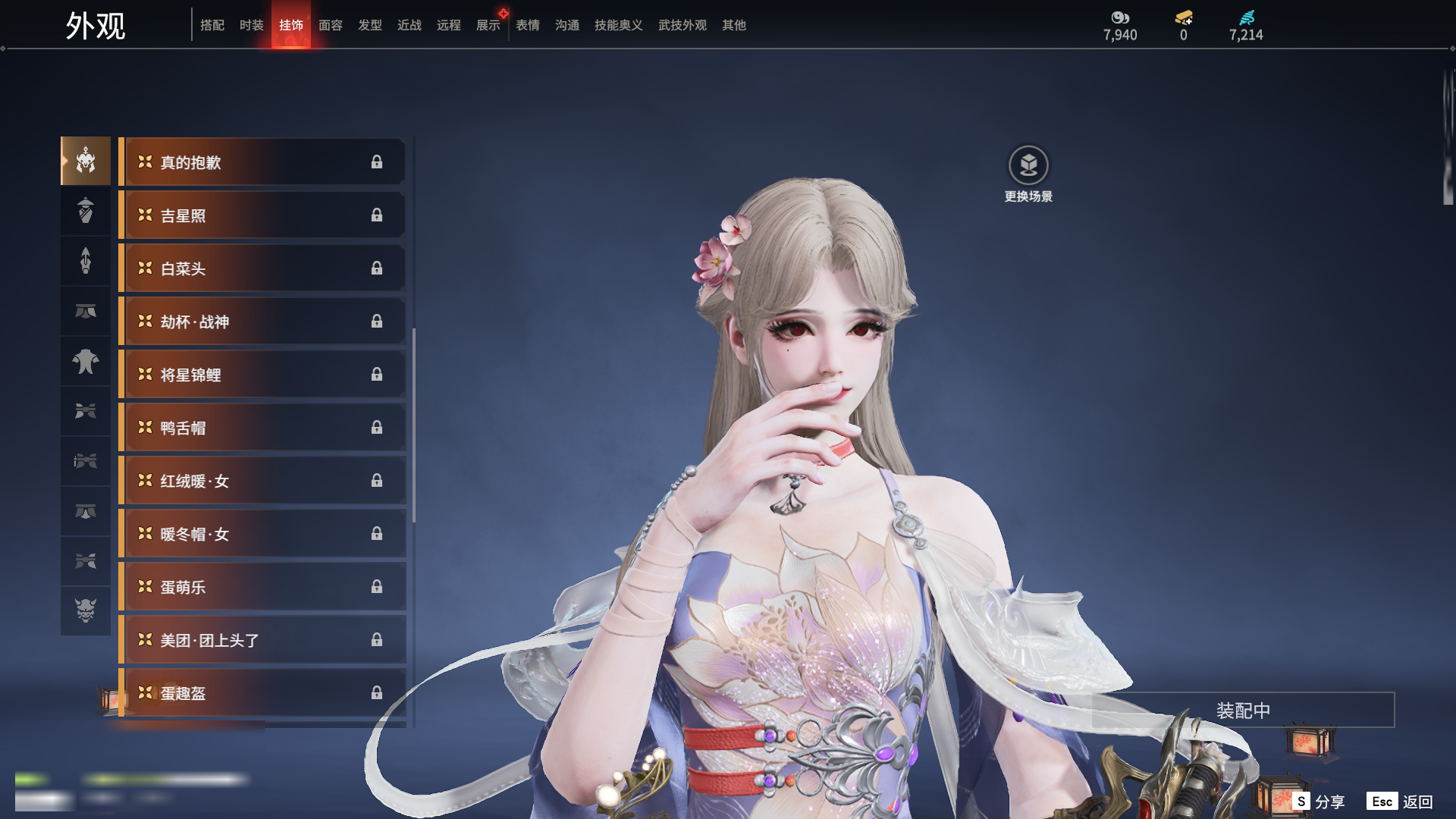Image resolution: width=1456 pixels, height=819 pixels.
Task: Switch to the 发型 tab
Action: (369, 25)
